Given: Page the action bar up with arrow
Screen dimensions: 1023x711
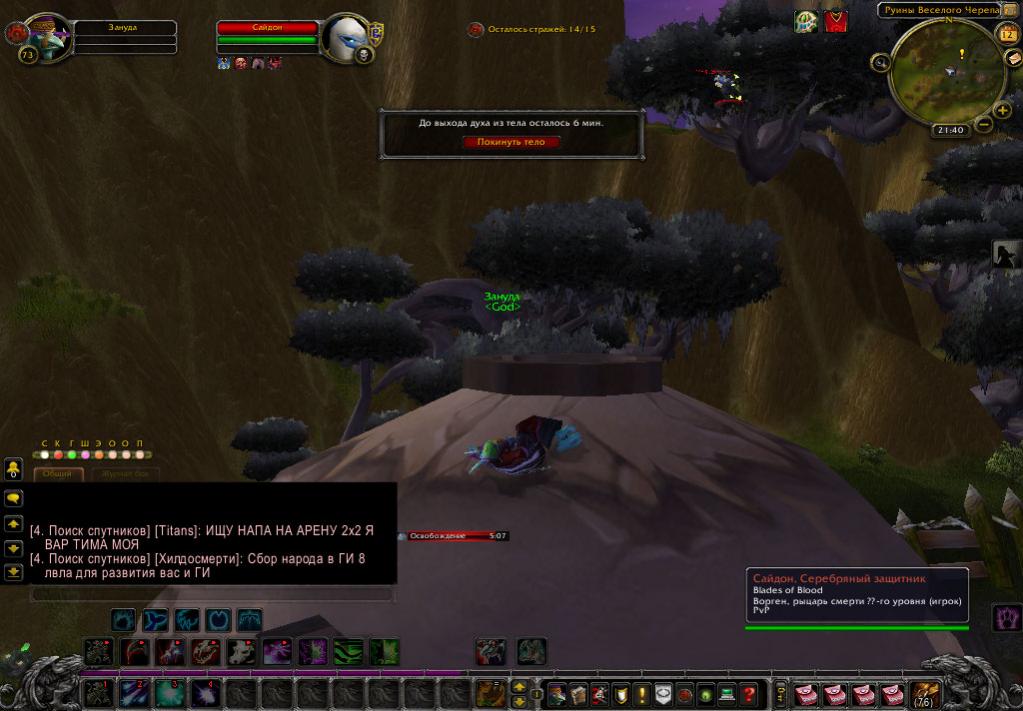Looking at the screenshot, I should [519, 686].
